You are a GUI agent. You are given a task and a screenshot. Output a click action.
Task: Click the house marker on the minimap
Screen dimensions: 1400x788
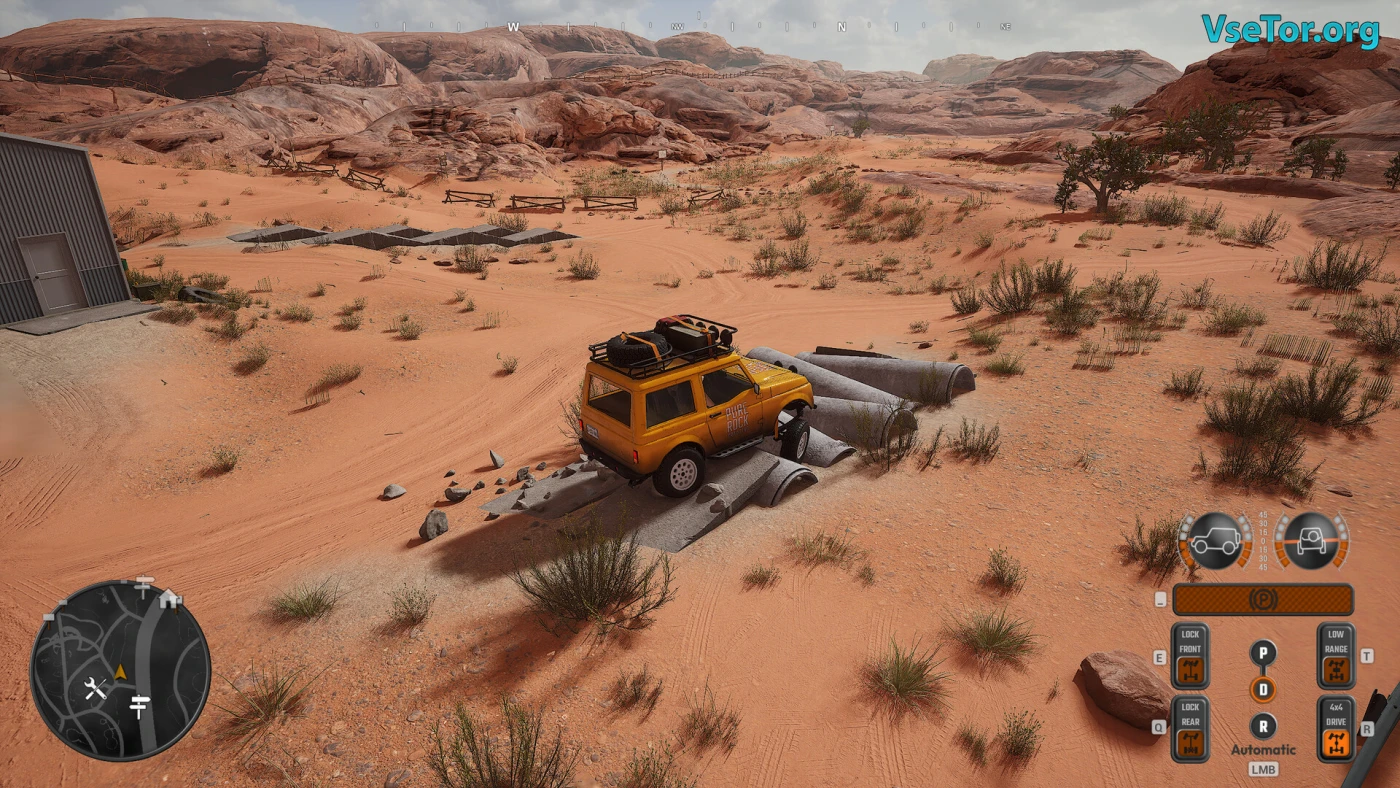(169, 598)
